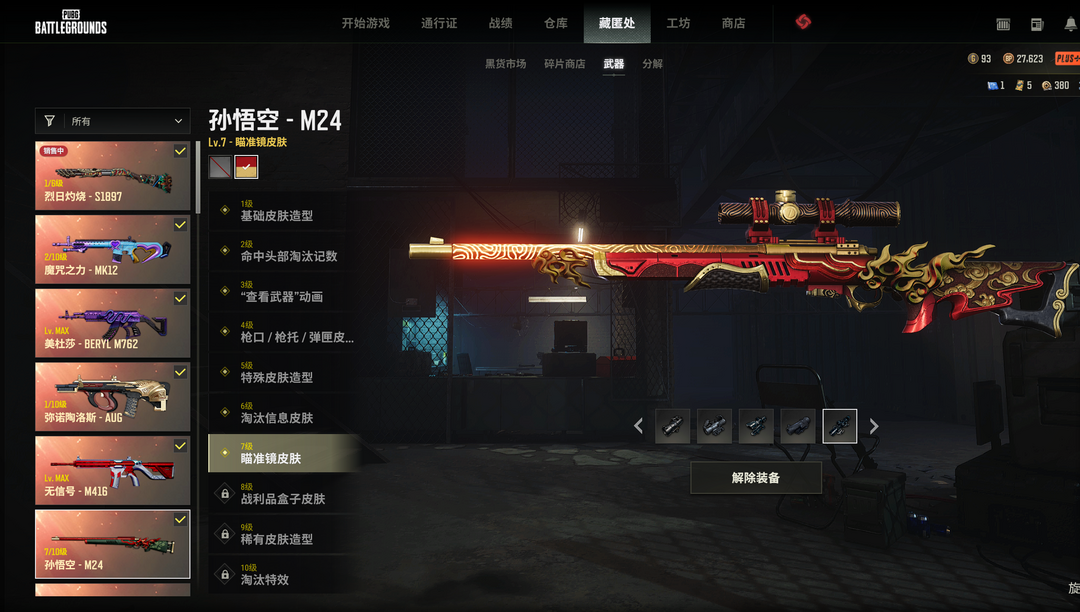Select the 烈日灼烧 - S1897 weapon skin
This screenshot has width=1080, height=612.
click(112, 175)
